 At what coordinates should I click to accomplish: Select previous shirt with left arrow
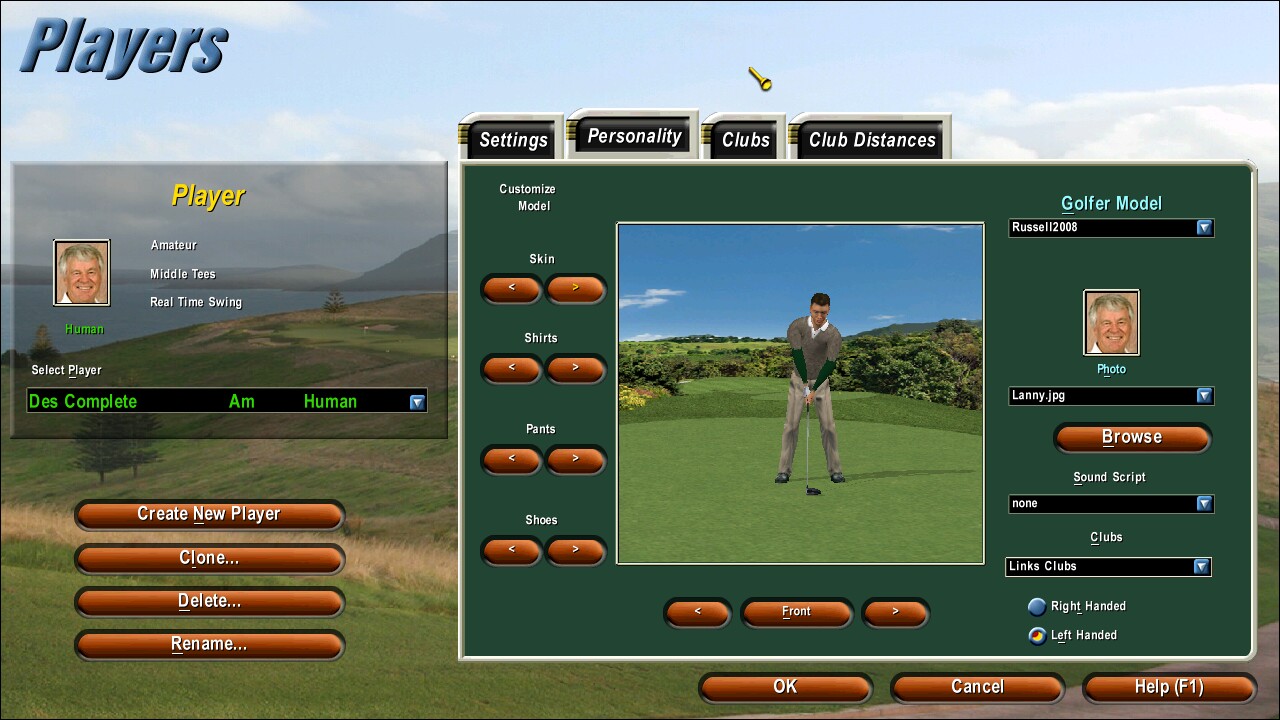(512, 368)
